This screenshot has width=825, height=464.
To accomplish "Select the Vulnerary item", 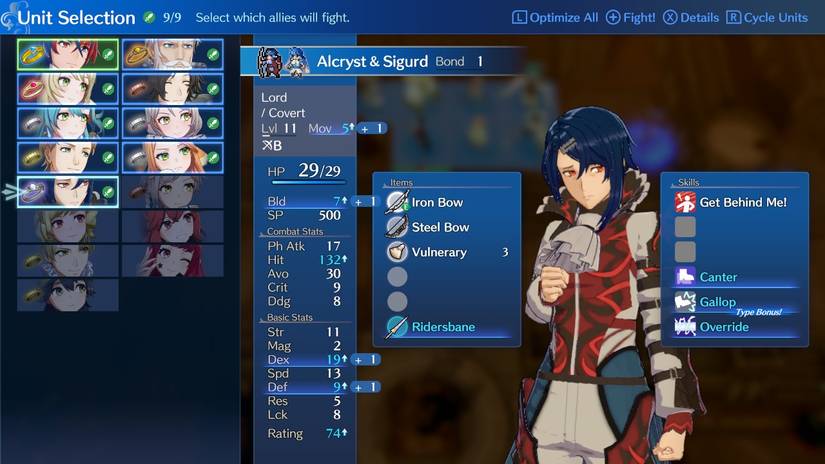I will pos(440,252).
